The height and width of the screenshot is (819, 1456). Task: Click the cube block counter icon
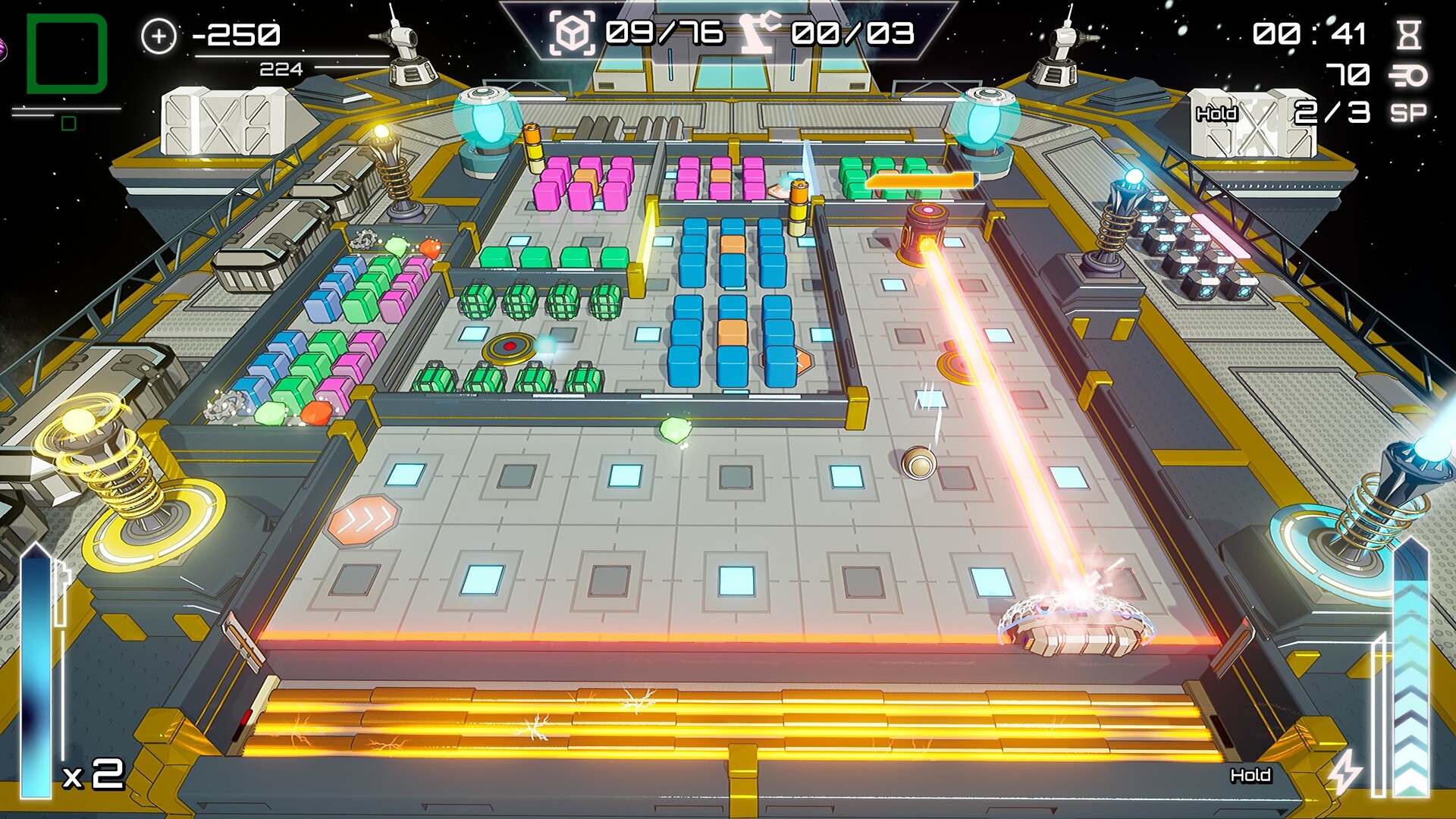[572, 33]
